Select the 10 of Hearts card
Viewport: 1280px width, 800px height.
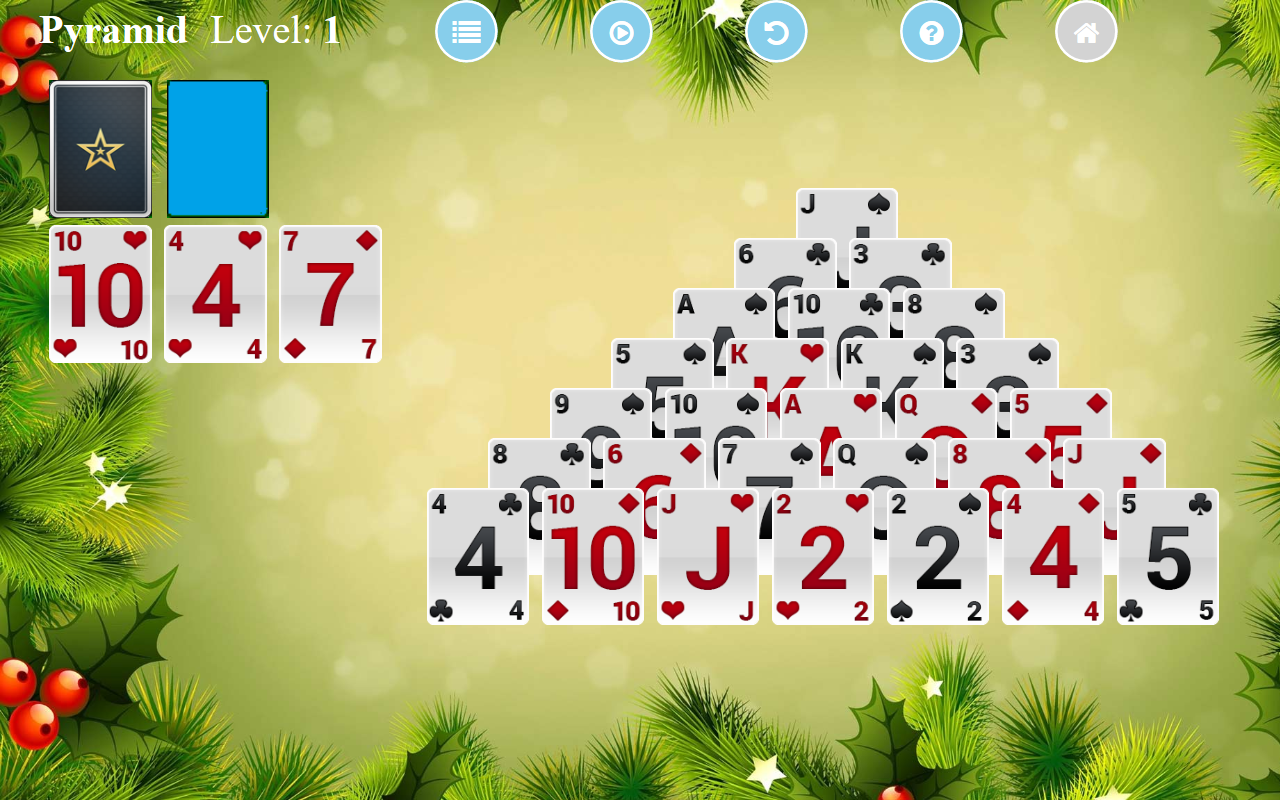point(100,295)
